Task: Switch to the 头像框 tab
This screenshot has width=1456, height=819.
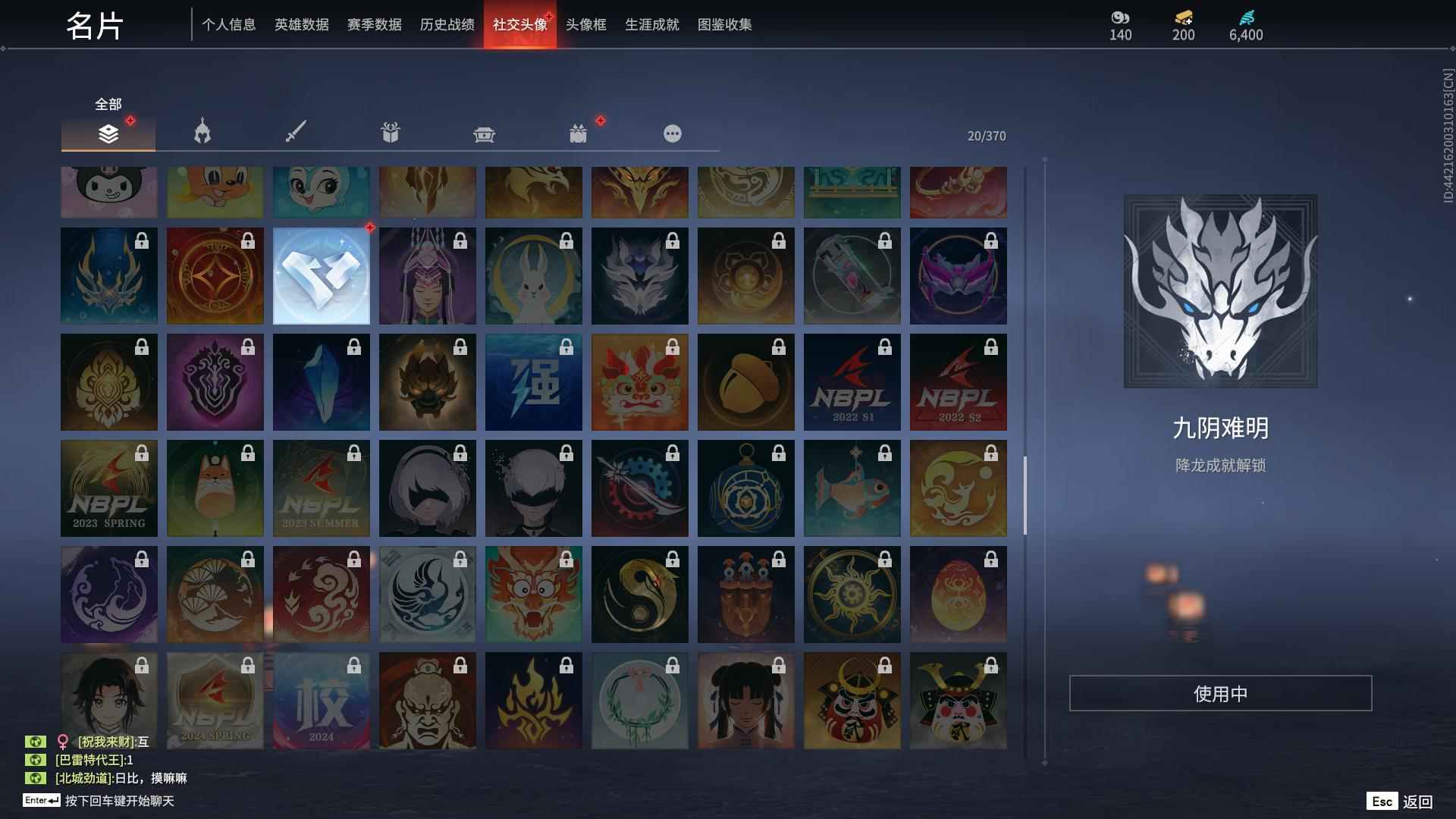Action: point(585,24)
